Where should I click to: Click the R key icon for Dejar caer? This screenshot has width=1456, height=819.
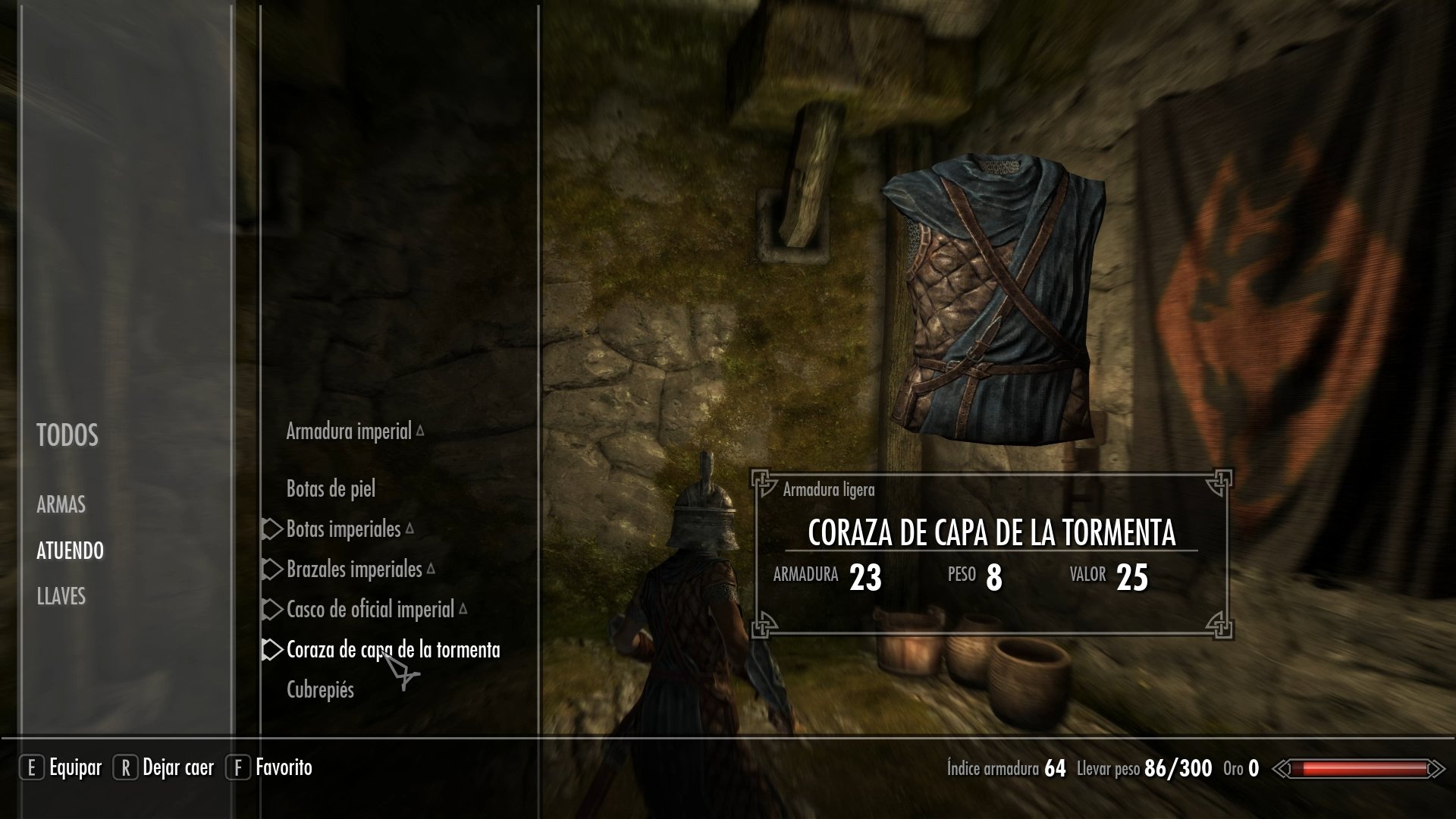pos(125,767)
